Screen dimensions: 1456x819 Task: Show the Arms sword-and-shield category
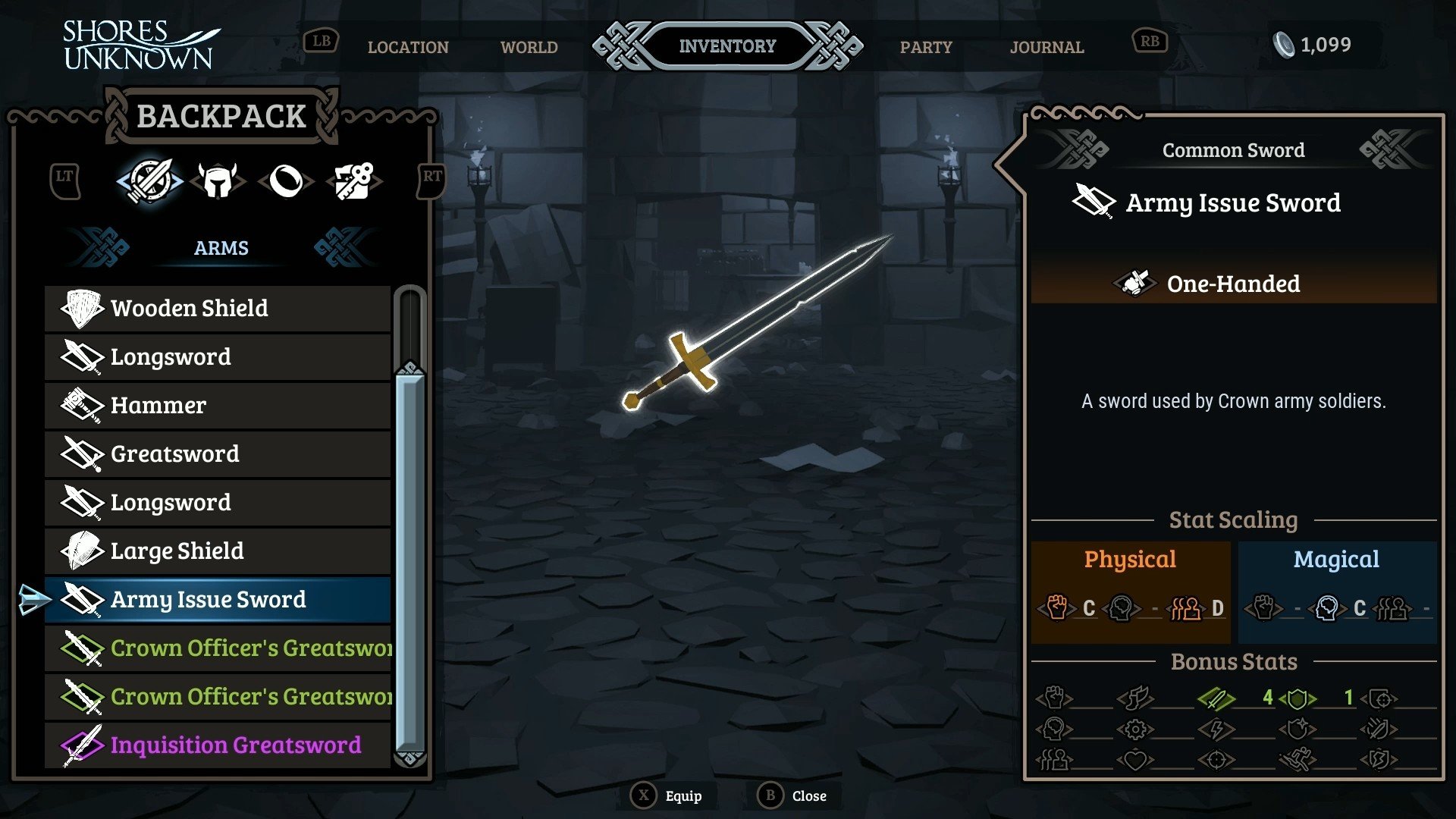[149, 180]
